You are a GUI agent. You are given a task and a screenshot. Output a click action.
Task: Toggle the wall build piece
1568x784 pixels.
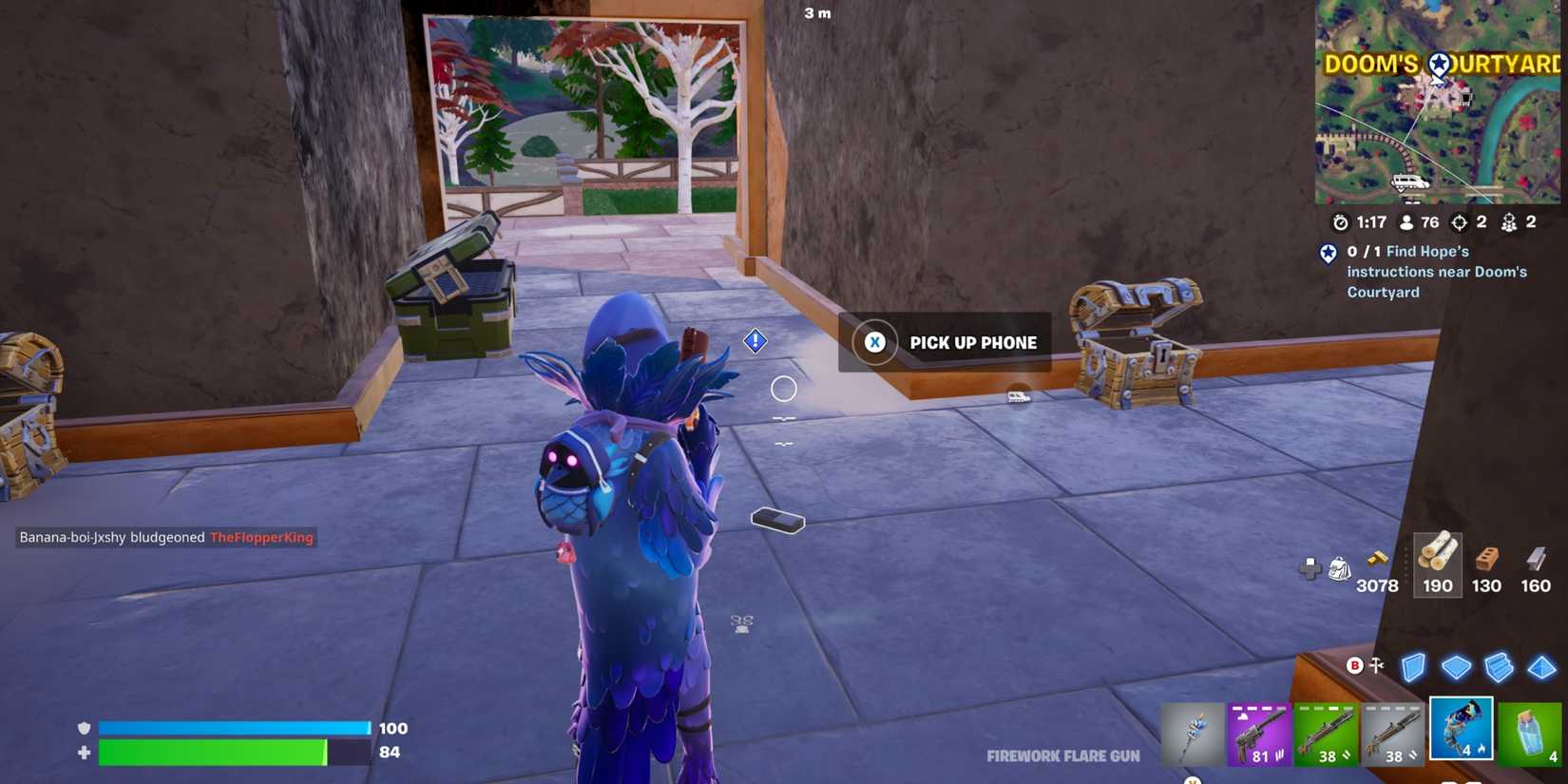(1415, 668)
